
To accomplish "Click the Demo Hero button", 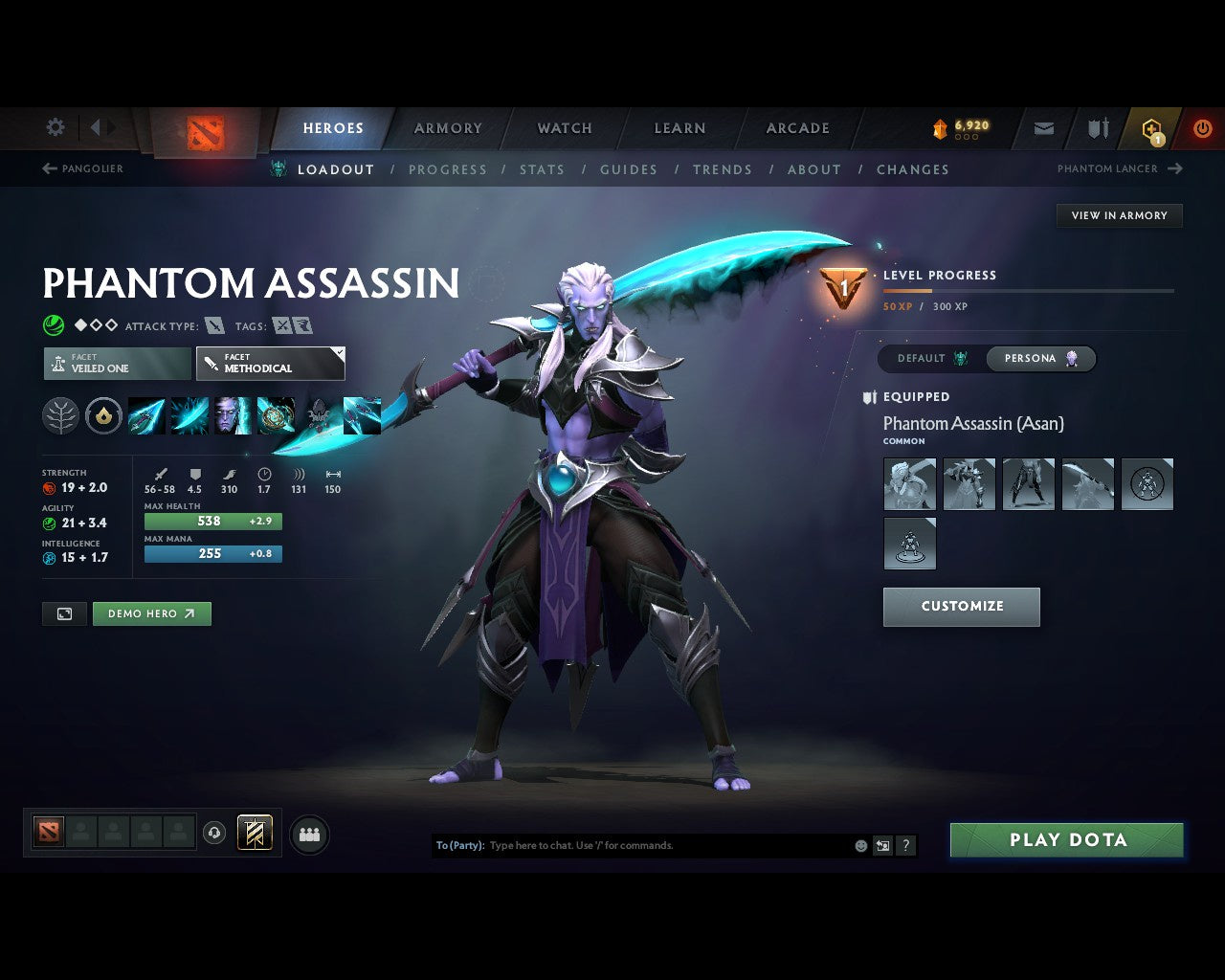I will (151, 613).
